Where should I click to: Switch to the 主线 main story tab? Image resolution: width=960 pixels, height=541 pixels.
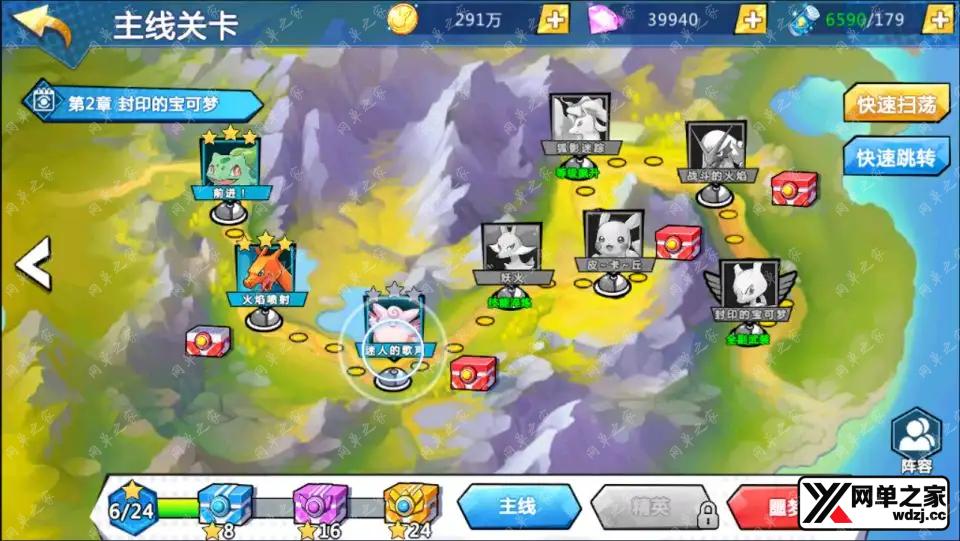click(518, 507)
